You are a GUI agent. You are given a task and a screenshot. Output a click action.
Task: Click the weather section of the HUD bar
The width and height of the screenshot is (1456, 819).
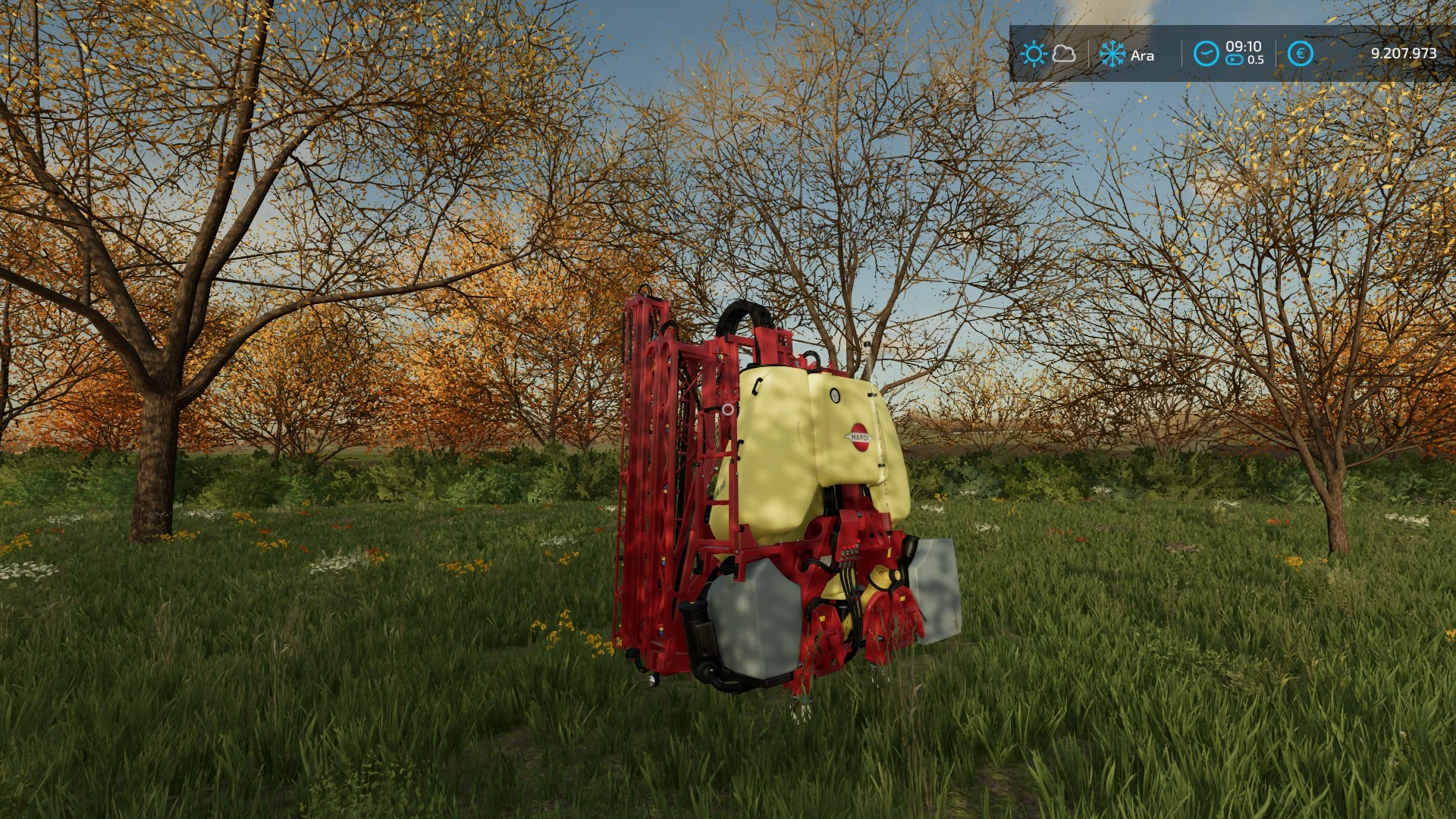[x=1049, y=53]
